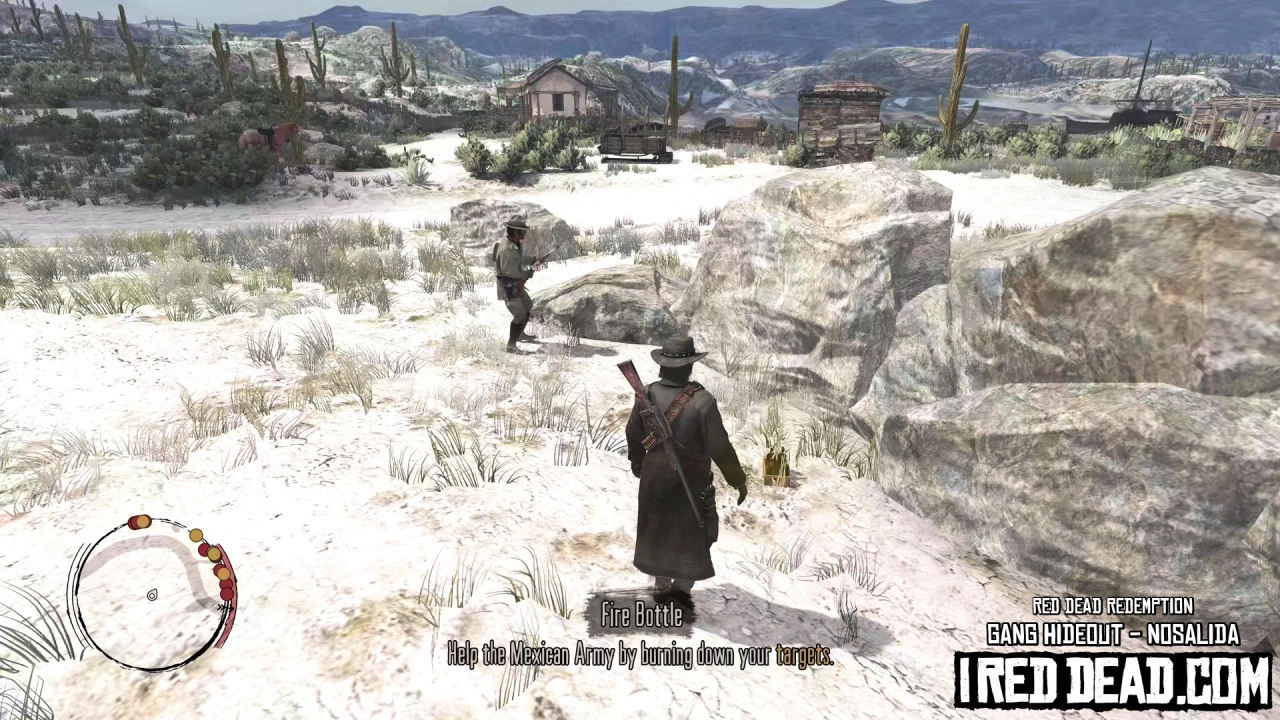Click the crate of fire bottles beside Marston

777,470
